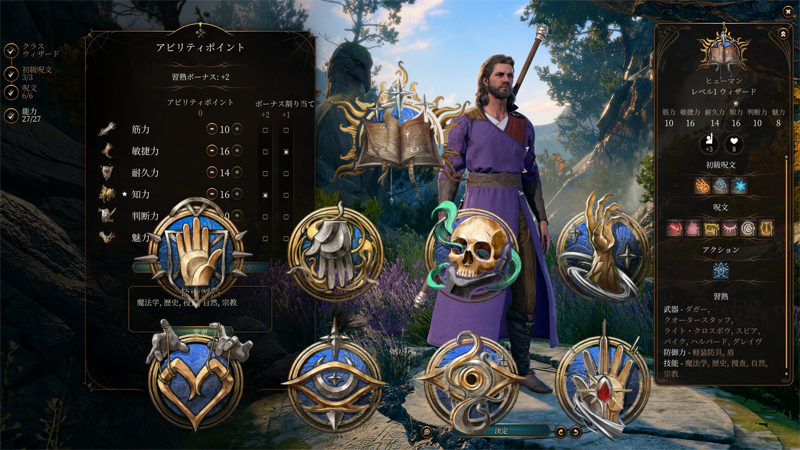
Task: Increase 筋力 with its plus button
Action: point(237,129)
